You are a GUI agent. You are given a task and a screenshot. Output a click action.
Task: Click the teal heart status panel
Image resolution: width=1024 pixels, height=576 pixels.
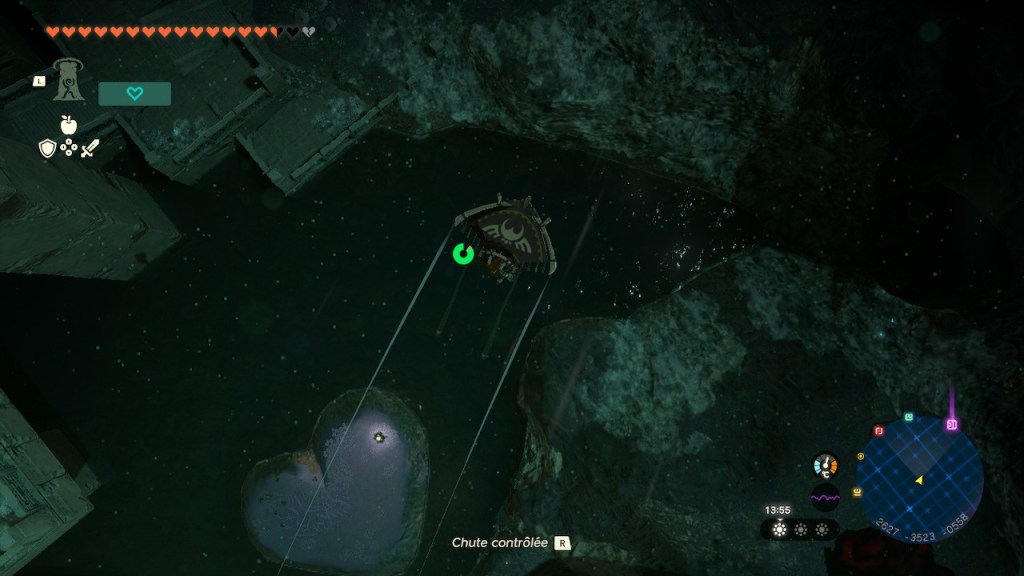click(x=135, y=94)
